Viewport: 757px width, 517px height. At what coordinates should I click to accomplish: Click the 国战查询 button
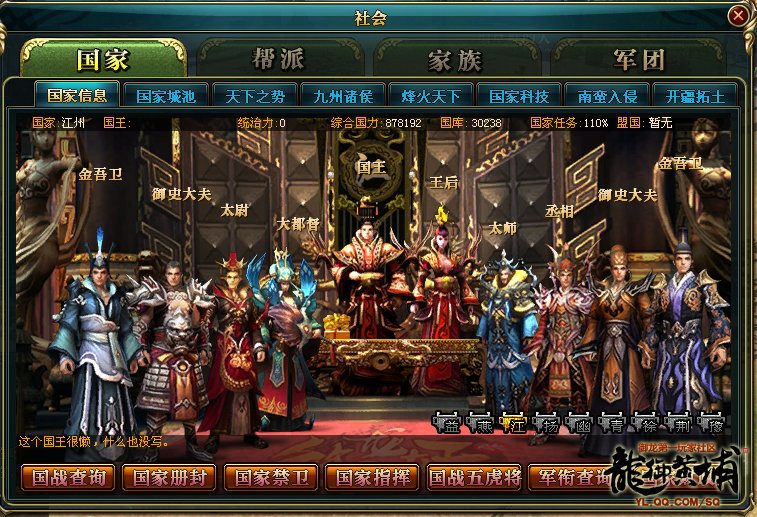pos(68,477)
